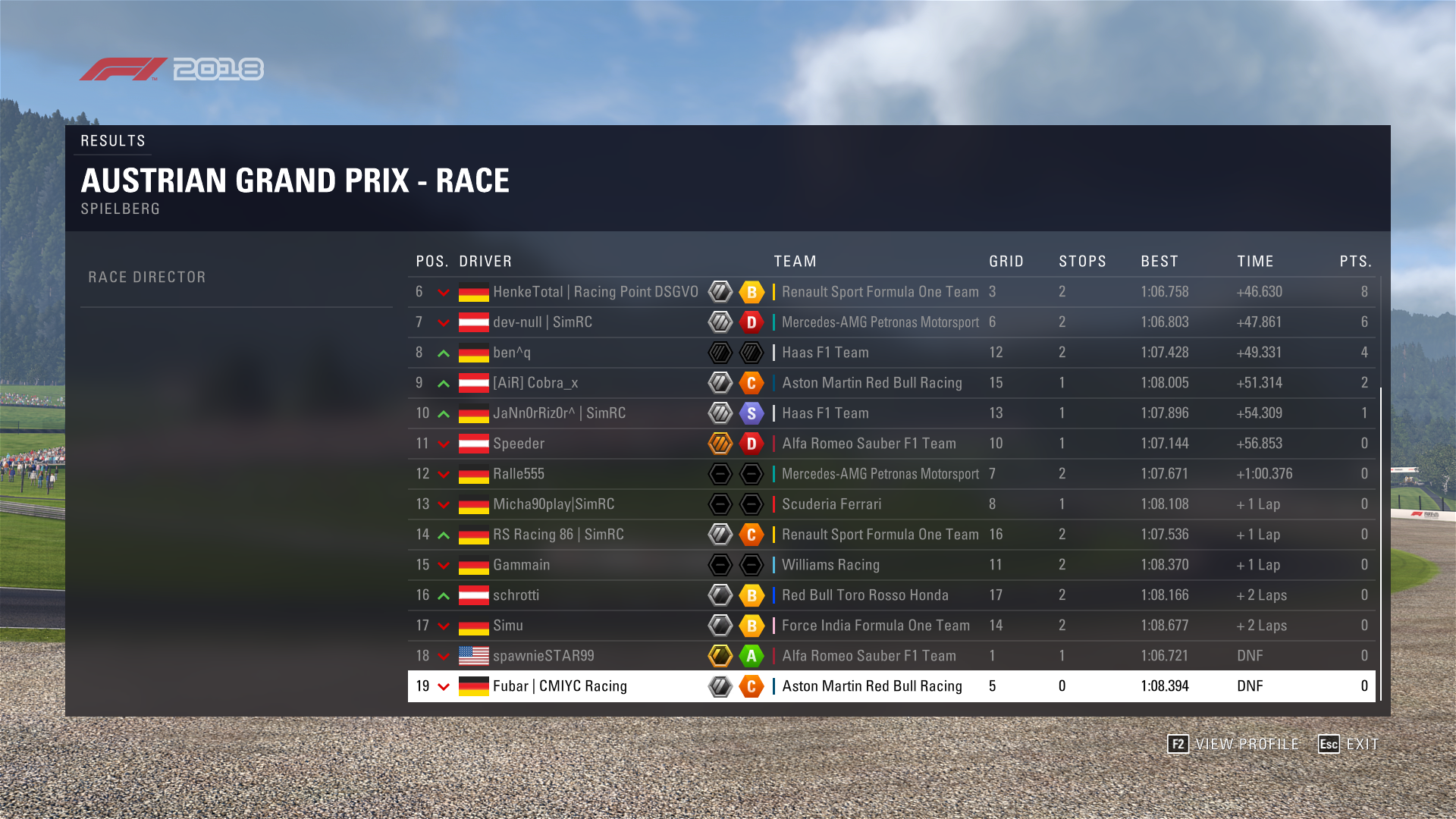
Task: Open the Race Director panel
Action: 147,278
